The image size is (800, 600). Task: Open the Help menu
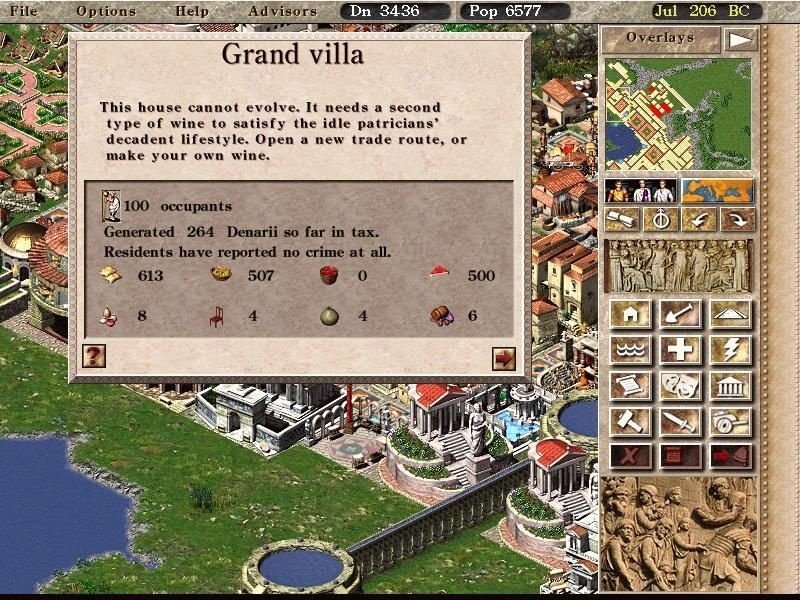point(191,11)
